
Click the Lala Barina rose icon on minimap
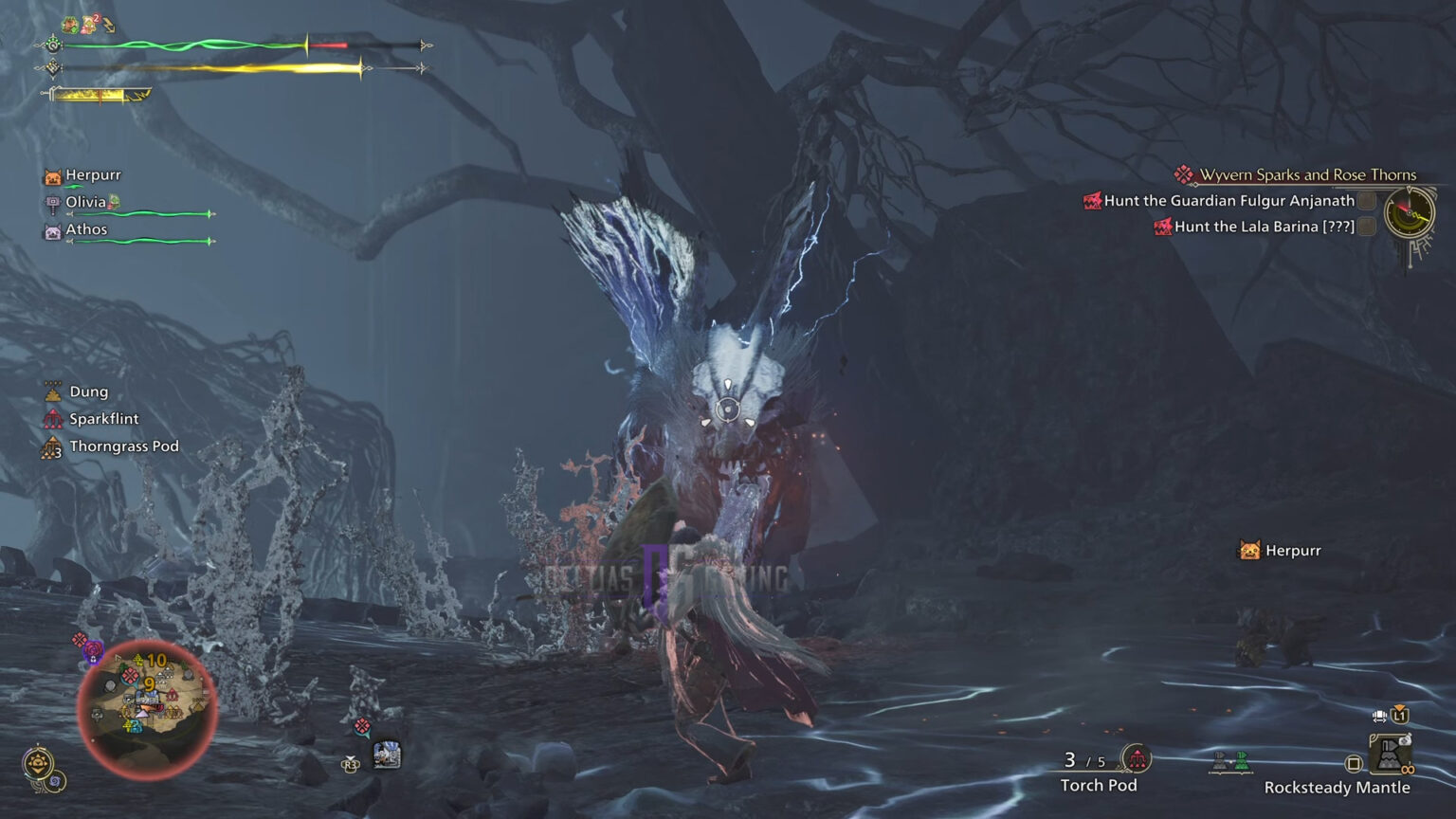(92, 648)
